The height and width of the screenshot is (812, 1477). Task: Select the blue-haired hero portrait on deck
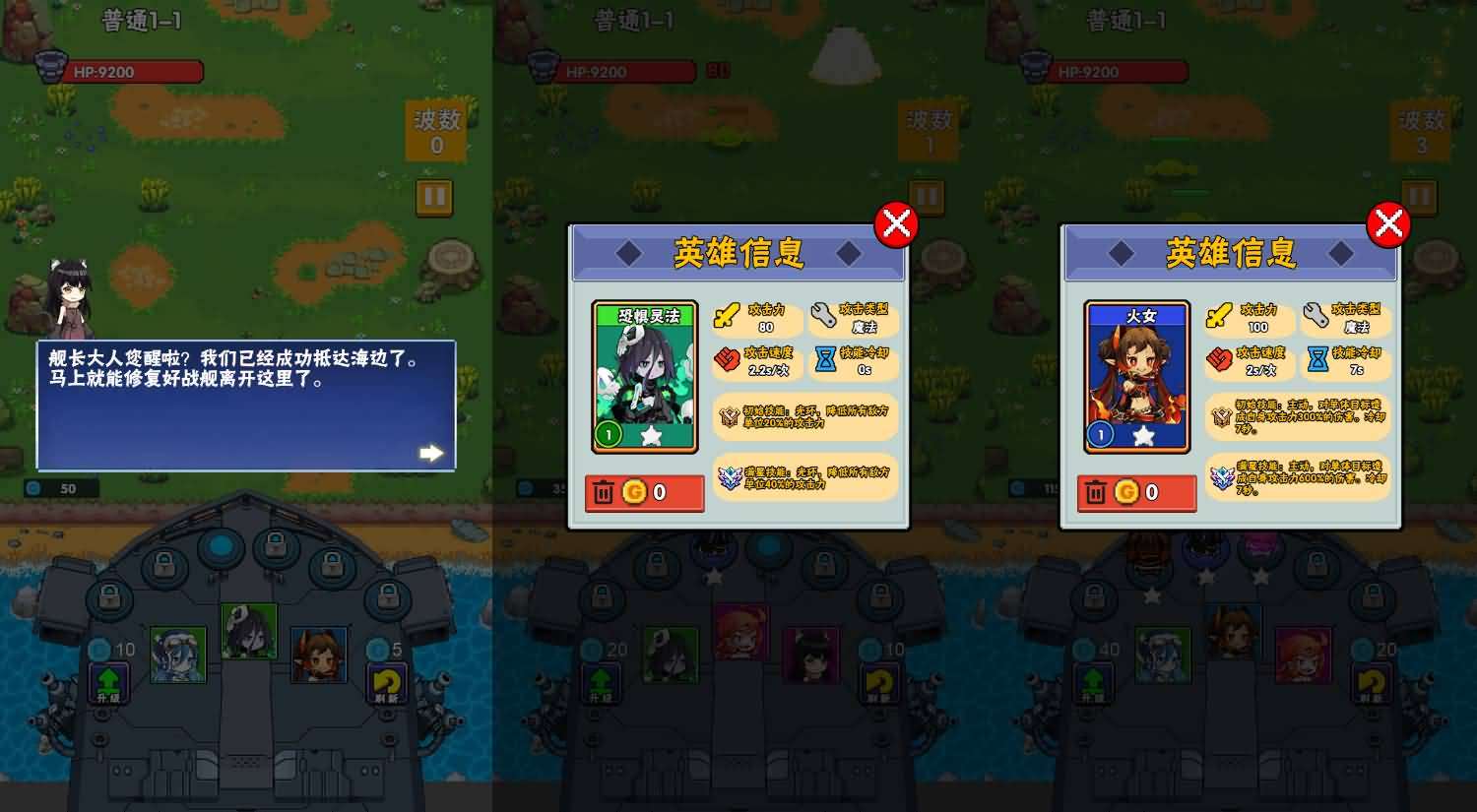coord(180,655)
